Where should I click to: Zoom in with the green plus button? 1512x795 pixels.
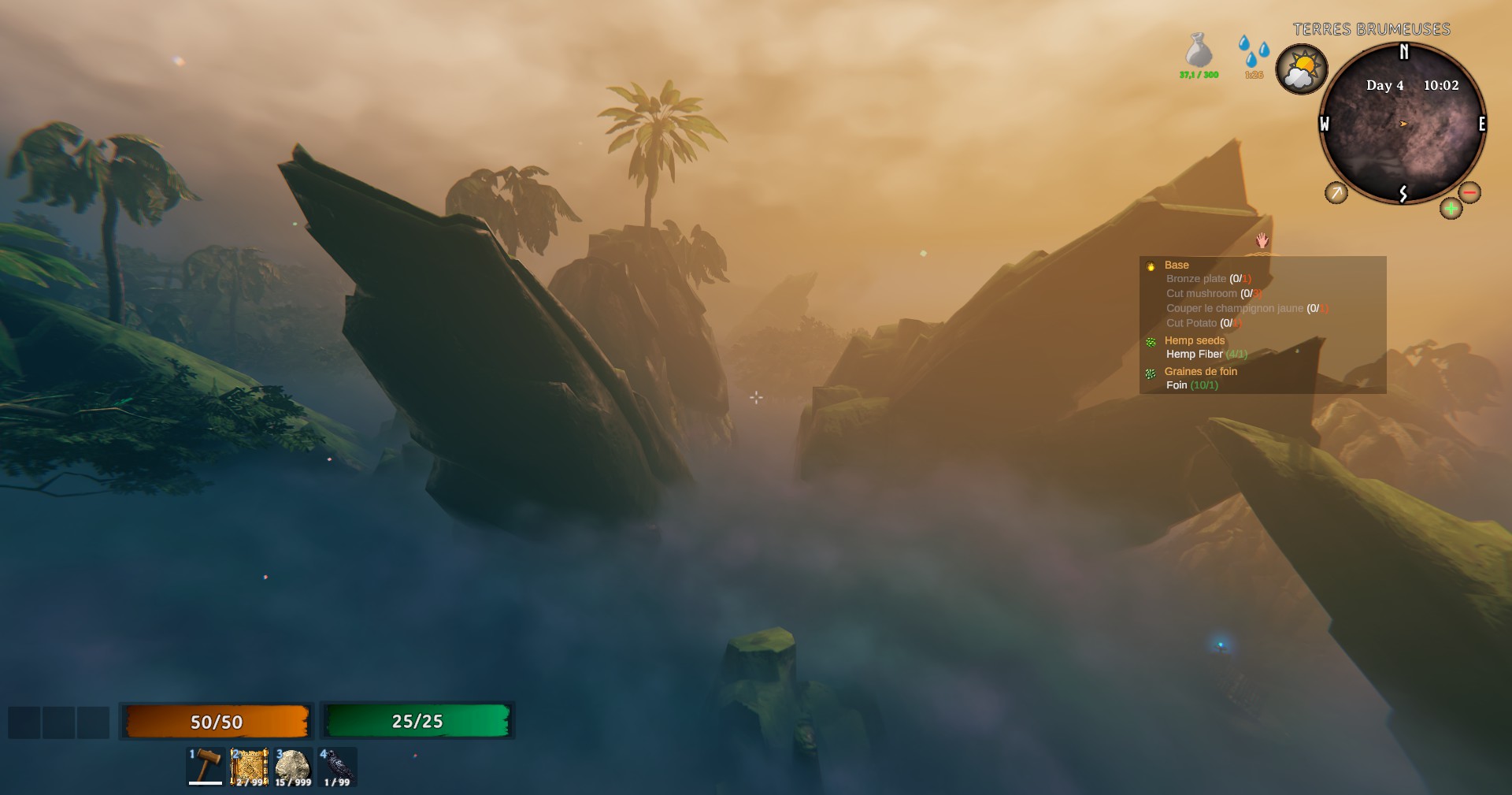point(1451,209)
